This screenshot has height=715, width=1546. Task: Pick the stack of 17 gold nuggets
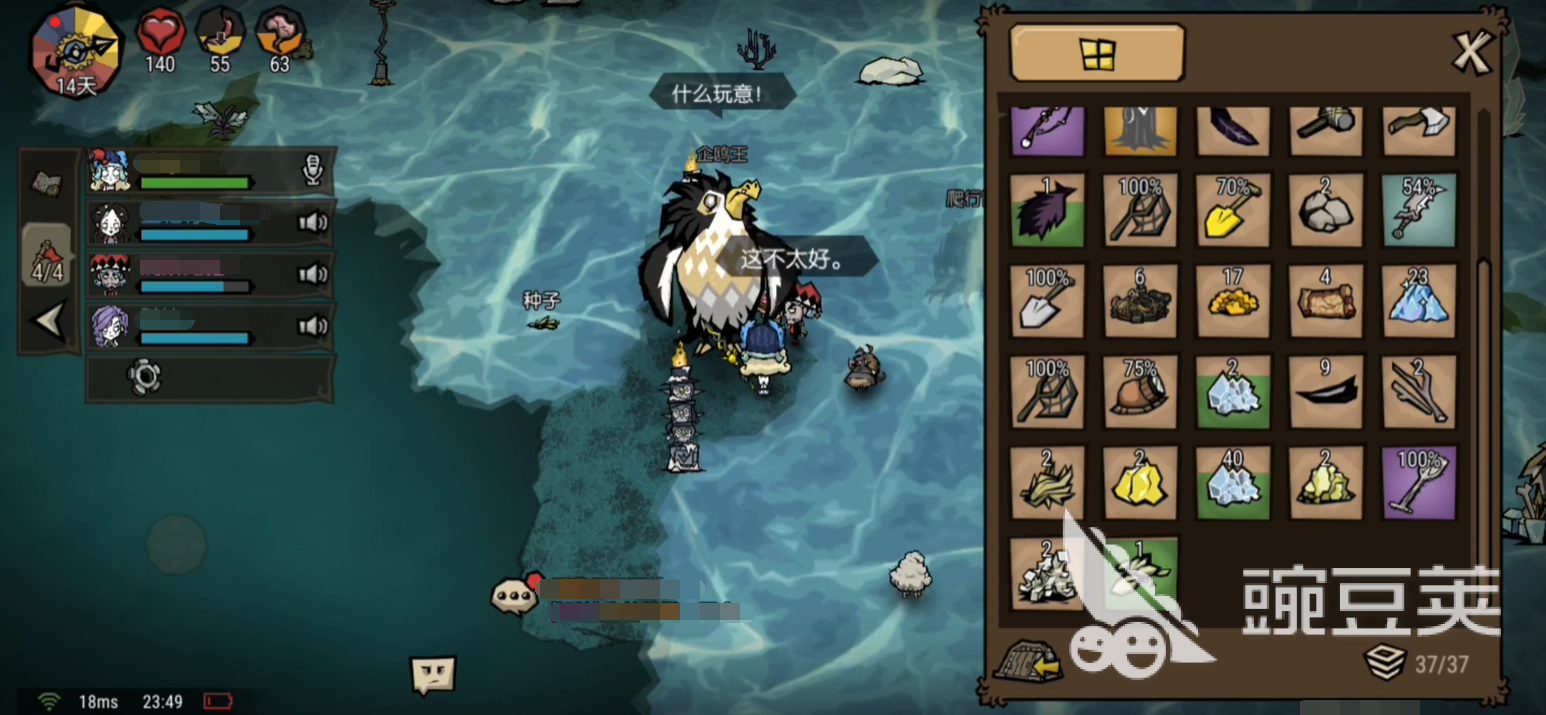[x=1233, y=301]
